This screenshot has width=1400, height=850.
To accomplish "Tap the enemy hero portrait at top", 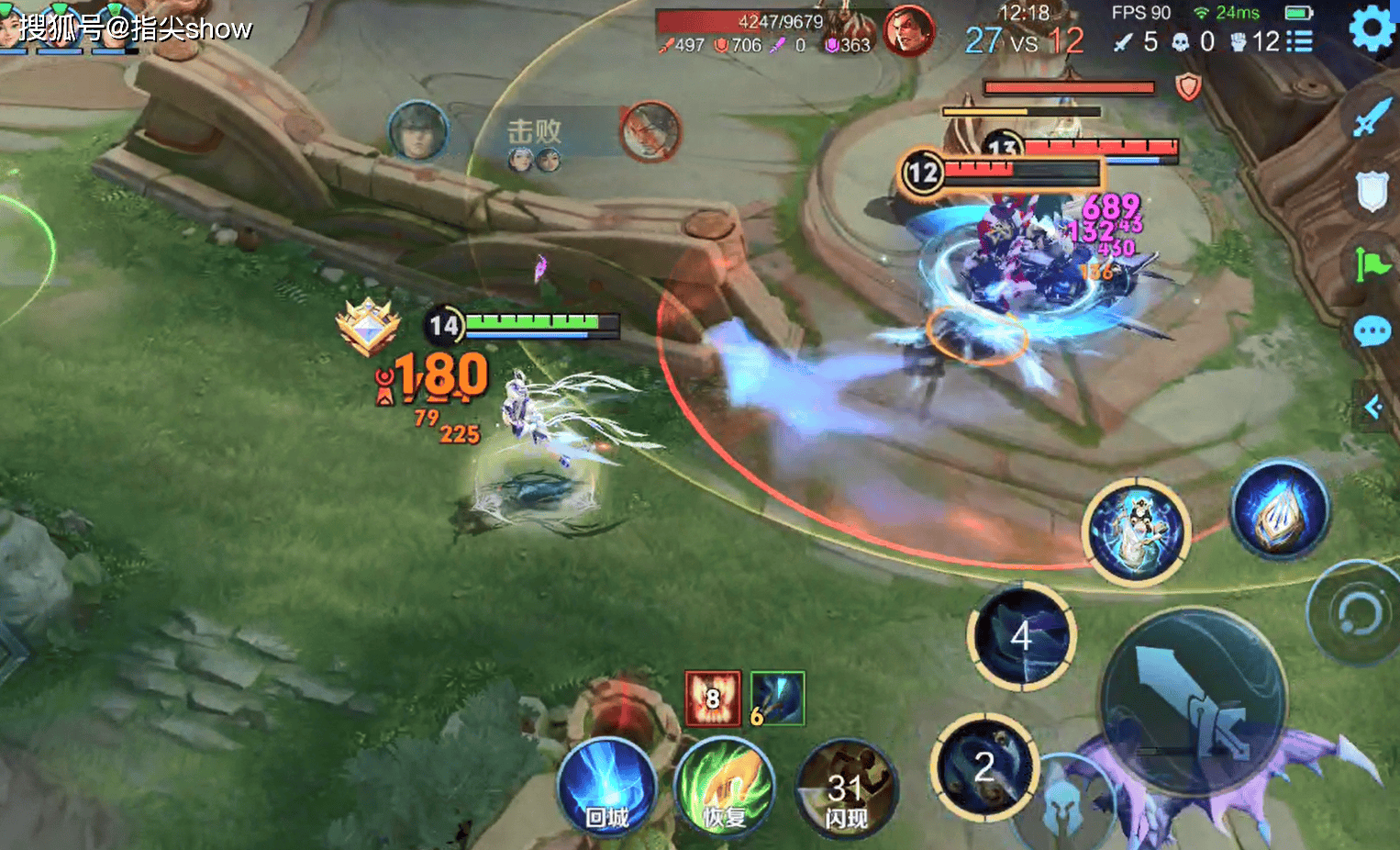I will tap(907, 30).
